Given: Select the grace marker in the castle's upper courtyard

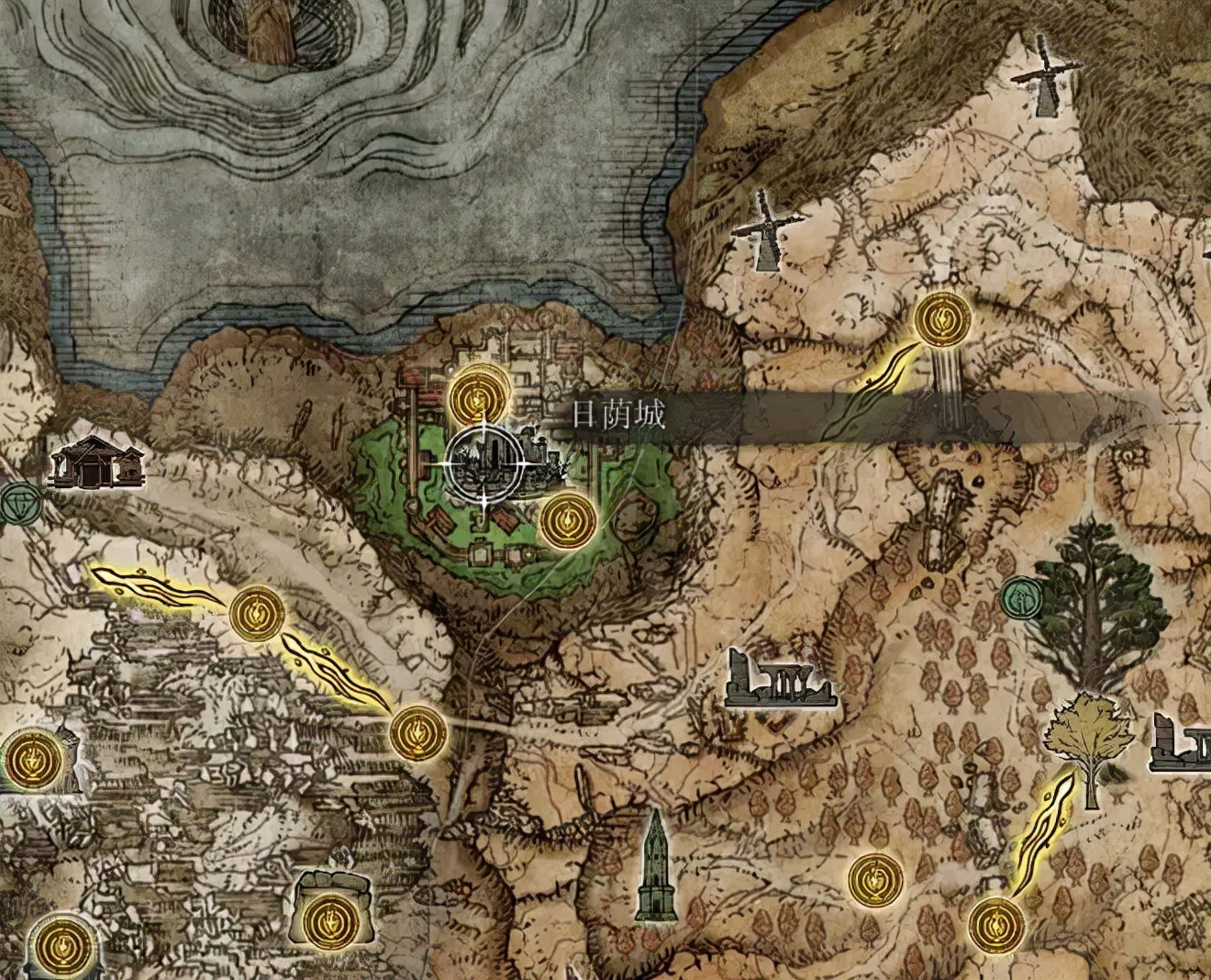Looking at the screenshot, I should 478,395.
